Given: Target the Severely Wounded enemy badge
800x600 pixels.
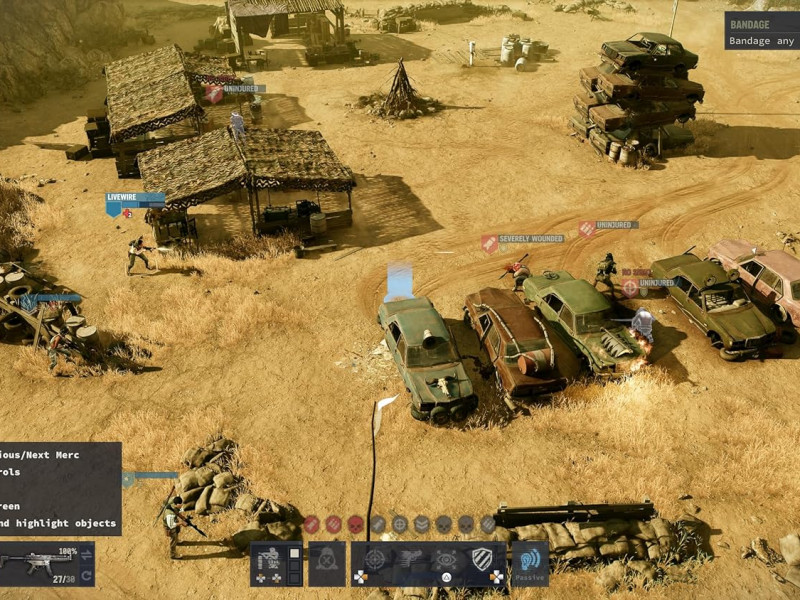Looking at the screenshot, I should [524, 241].
